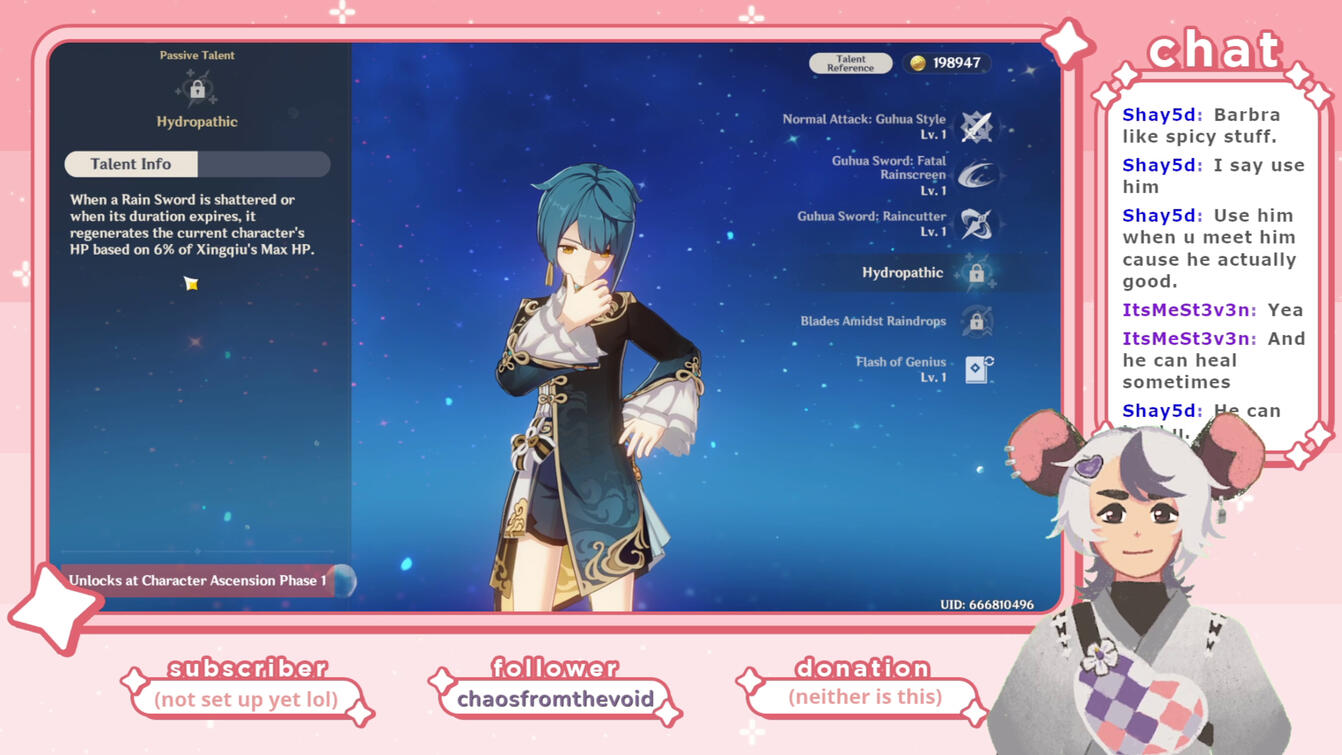This screenshot has width=1342, height=755.
Task: Open the Talent Reference panel
Action: point(849,62)
